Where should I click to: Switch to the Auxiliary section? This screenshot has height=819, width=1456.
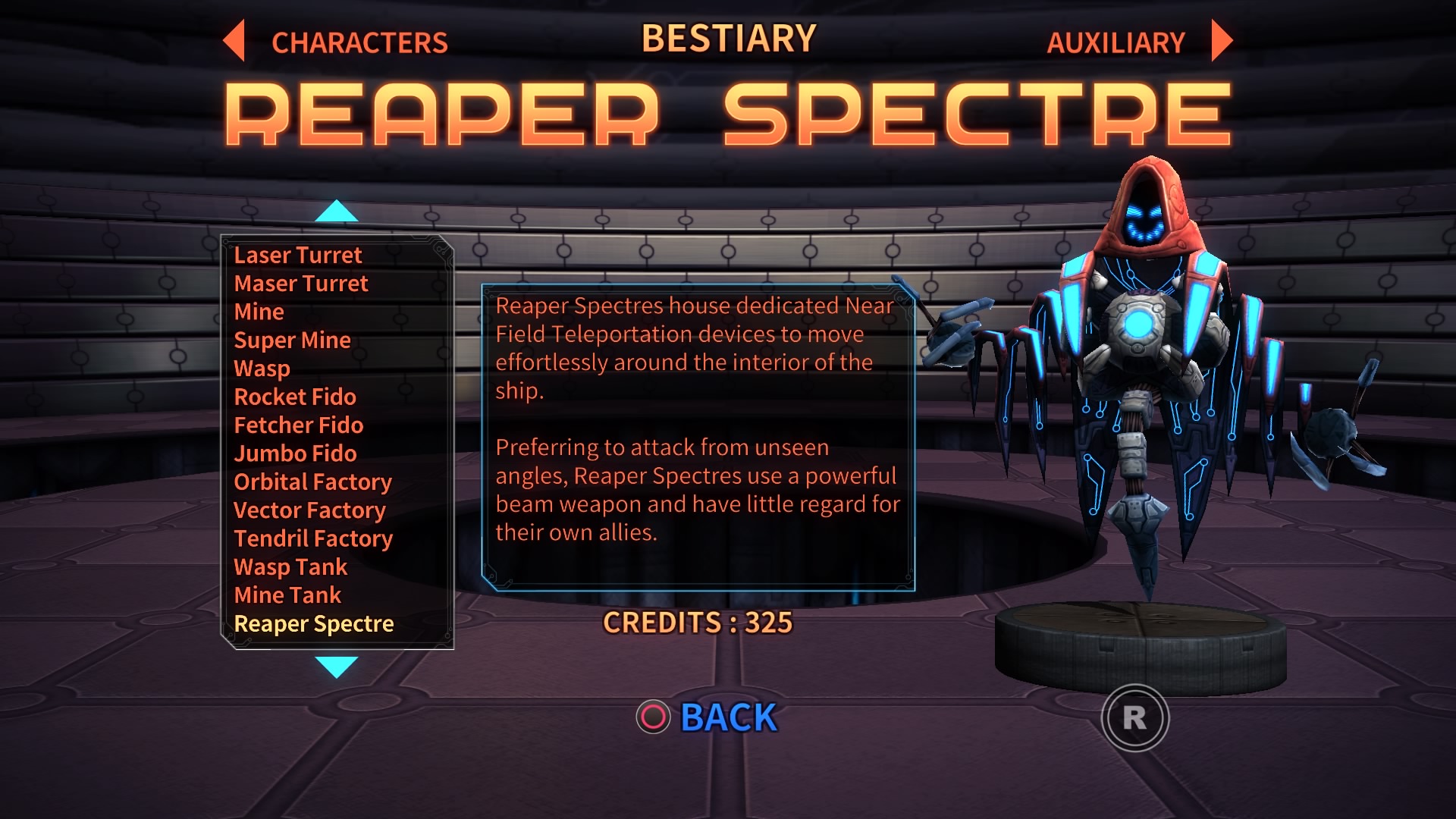pos(1115,42)
